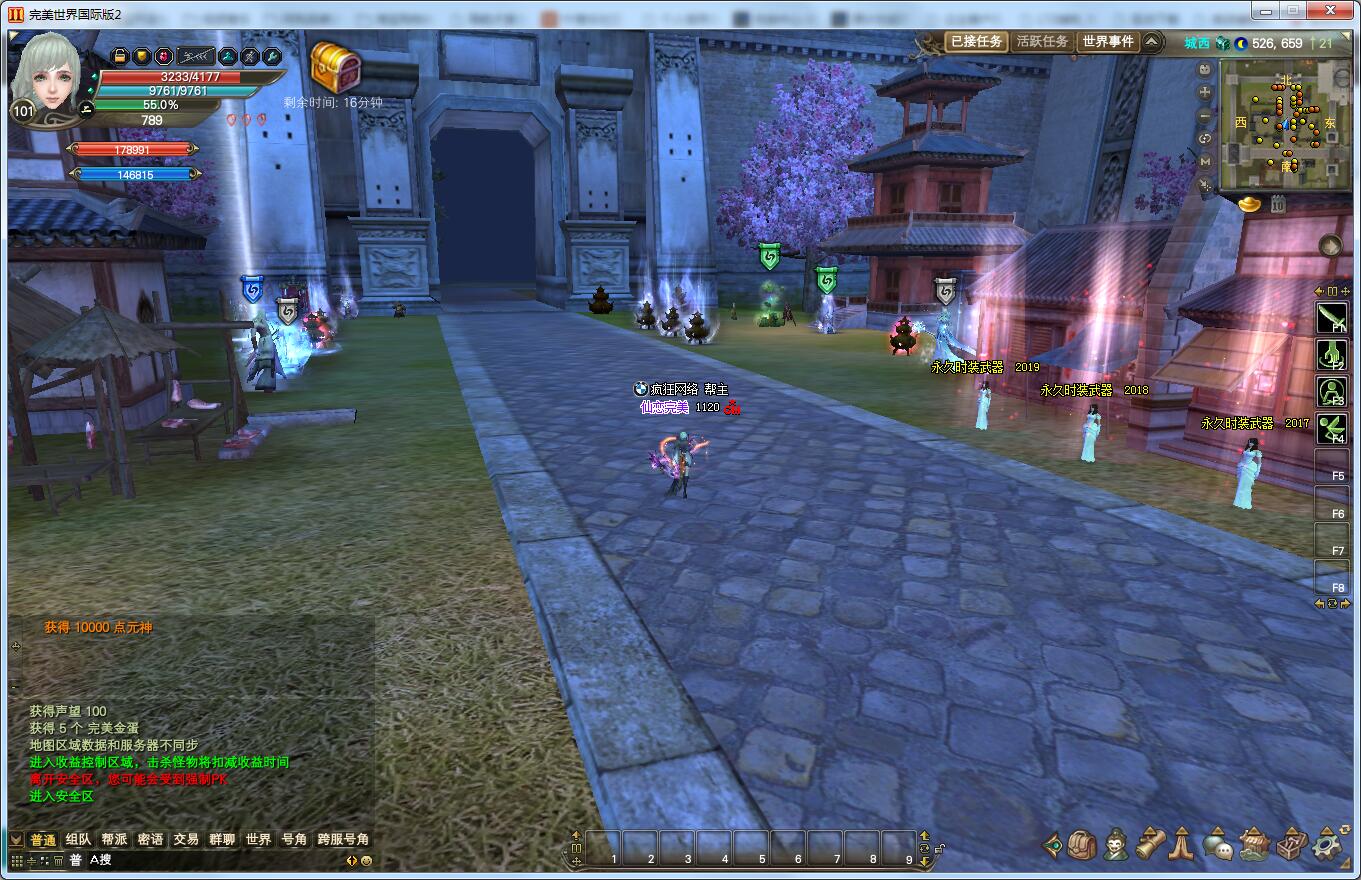
Task: Activate the F1 skill slot
Action: 1332,317
